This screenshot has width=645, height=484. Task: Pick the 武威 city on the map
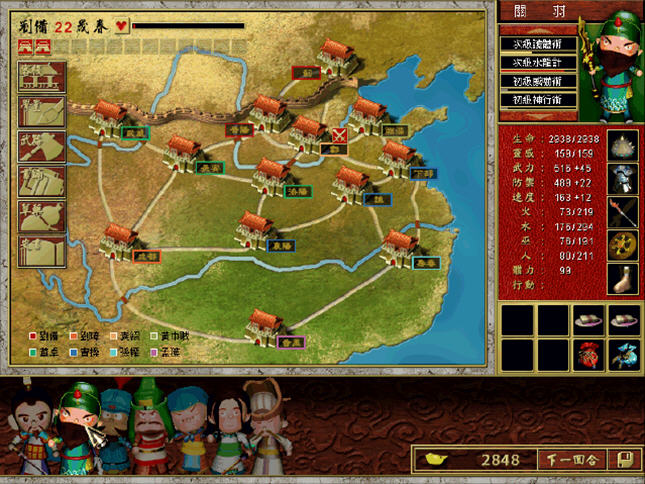click(x=108, y=117)
